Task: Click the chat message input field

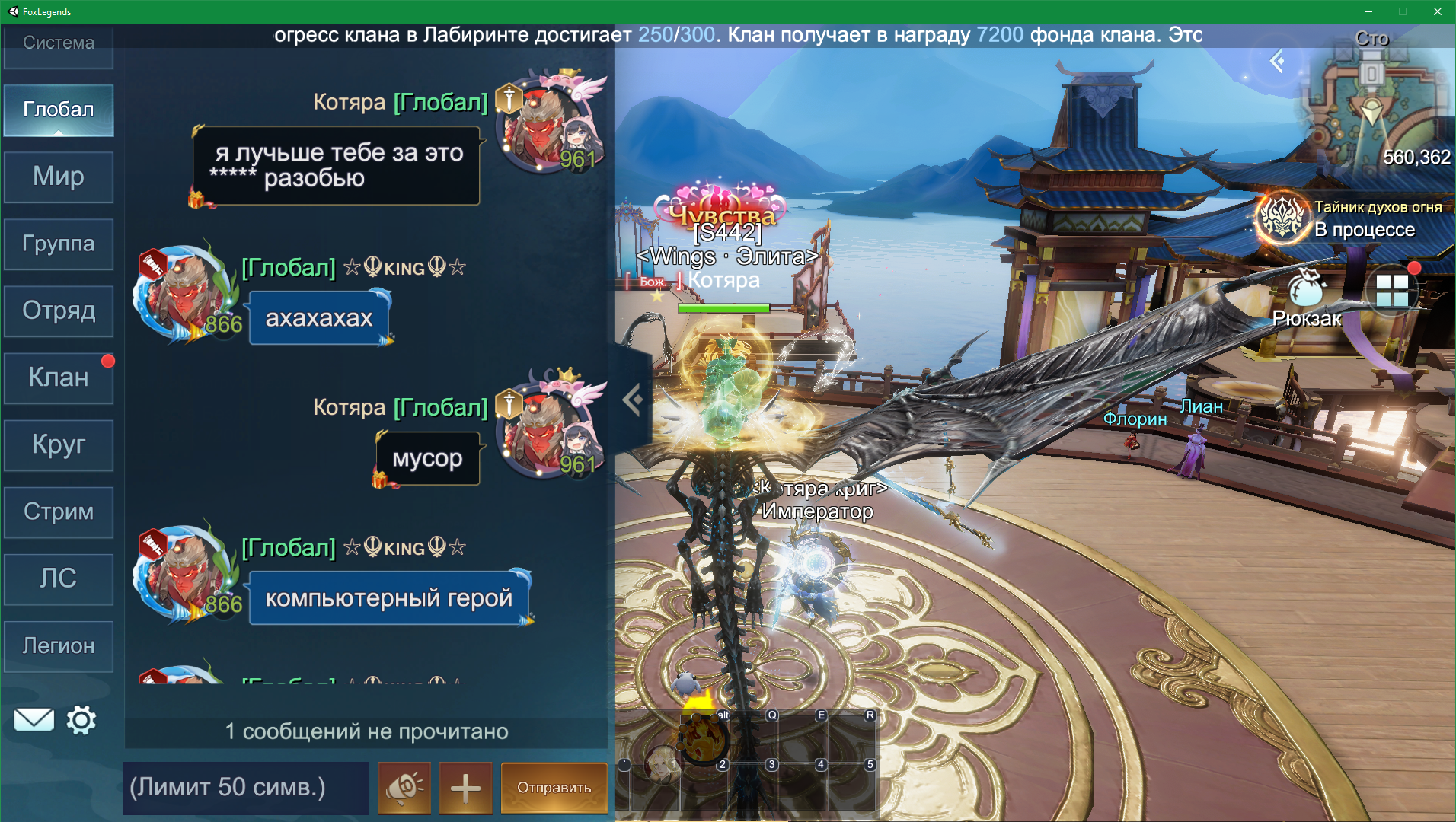Action: click(246, 787)
